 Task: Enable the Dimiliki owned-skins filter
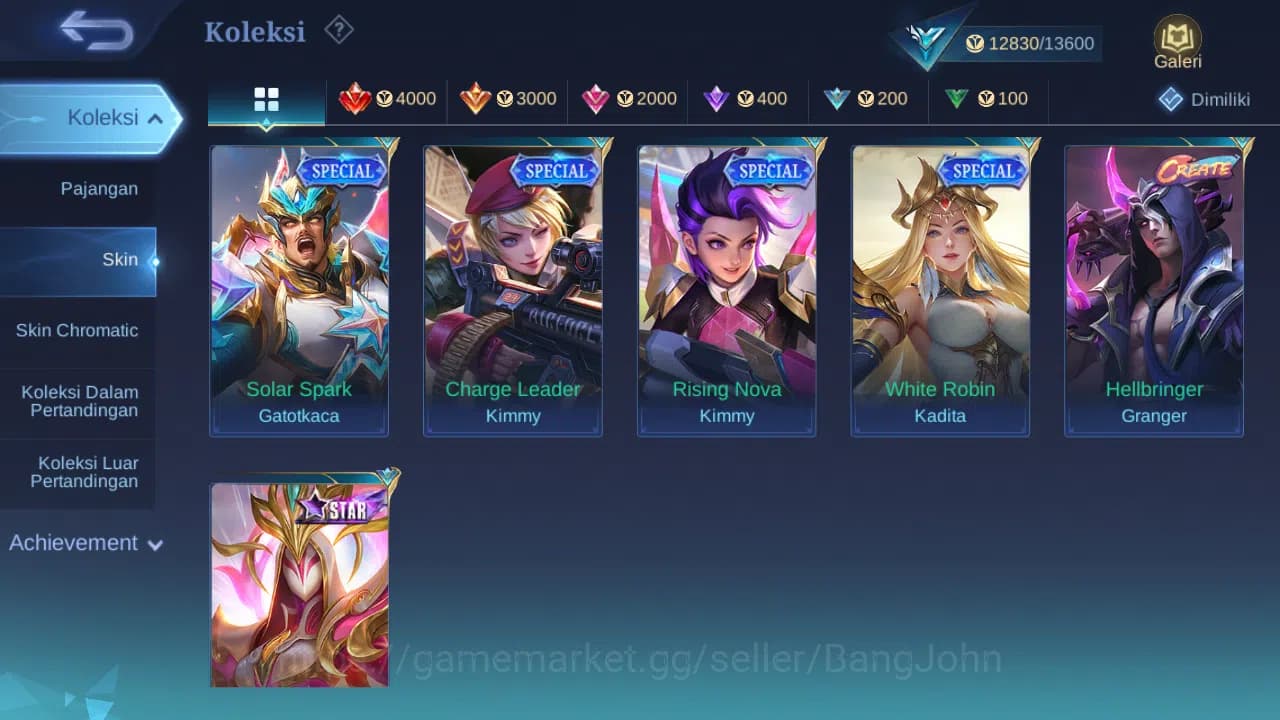1200,99
